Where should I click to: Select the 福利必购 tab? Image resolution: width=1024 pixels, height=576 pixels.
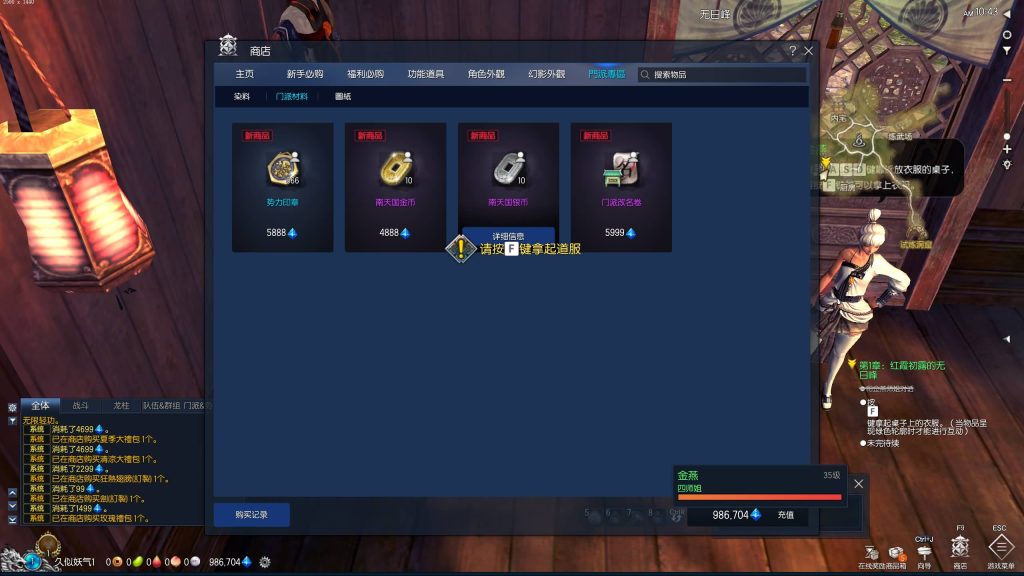365,74
